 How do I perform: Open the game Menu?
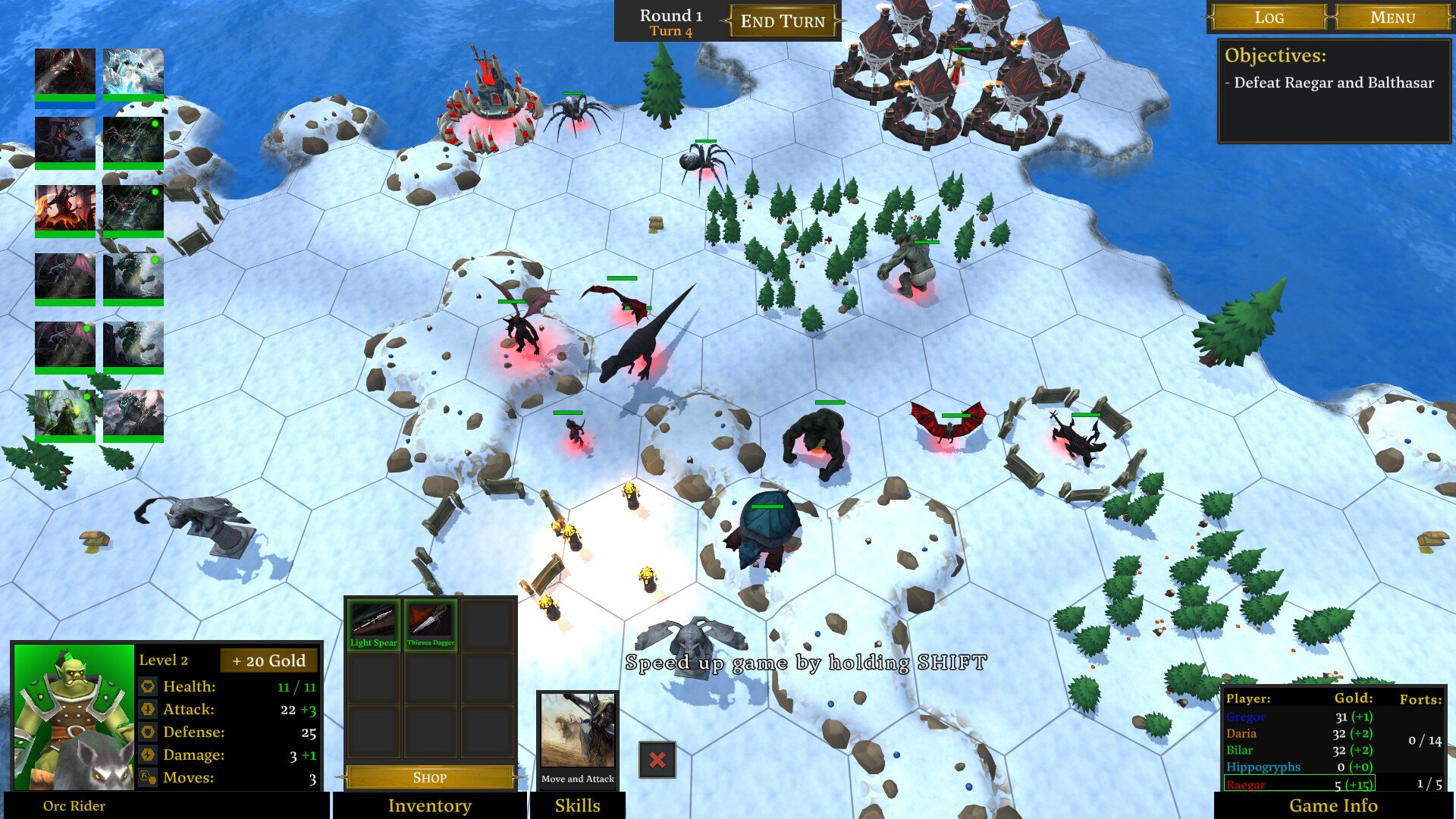[1392, 17]
